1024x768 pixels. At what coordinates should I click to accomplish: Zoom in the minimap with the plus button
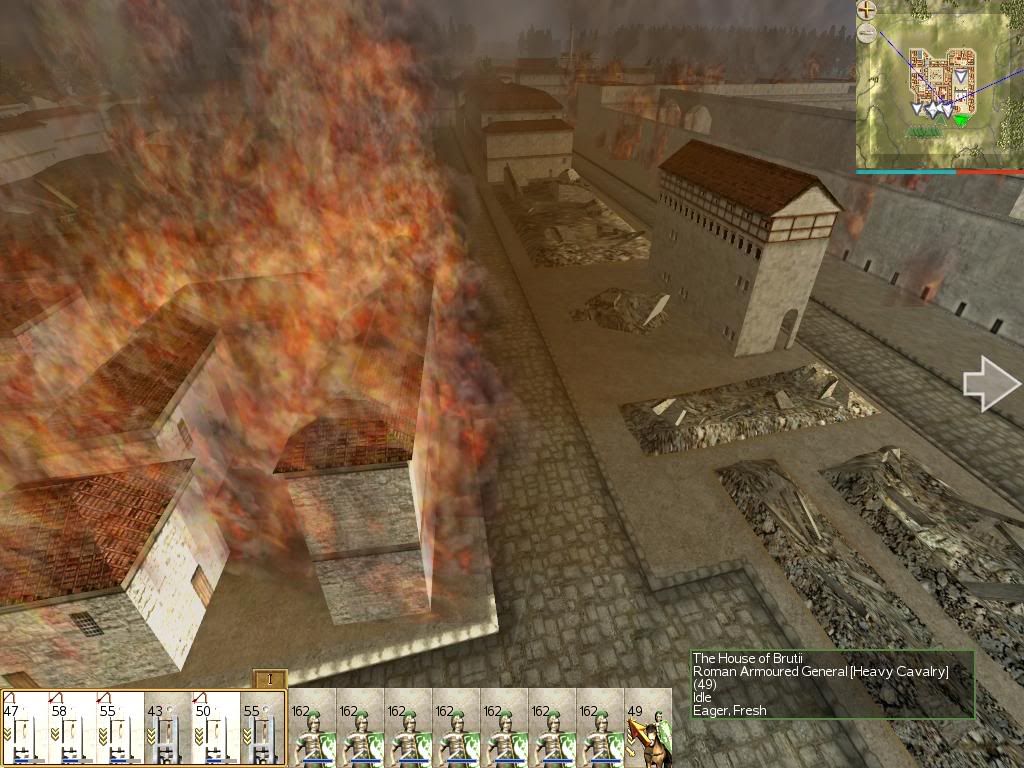(x=867, y=11)
